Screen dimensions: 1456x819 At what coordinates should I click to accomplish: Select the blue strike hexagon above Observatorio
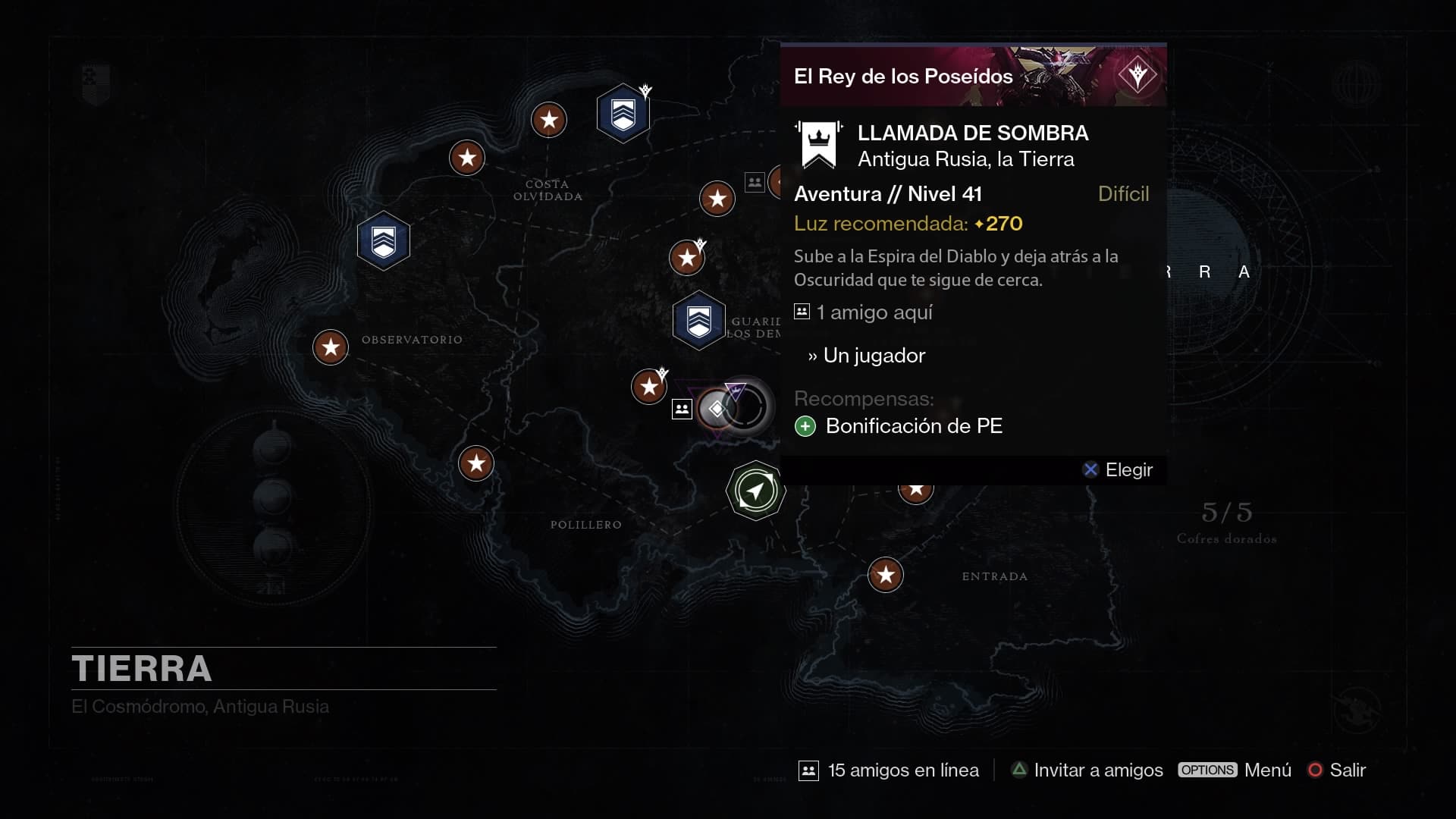click(x=384, y=241)
